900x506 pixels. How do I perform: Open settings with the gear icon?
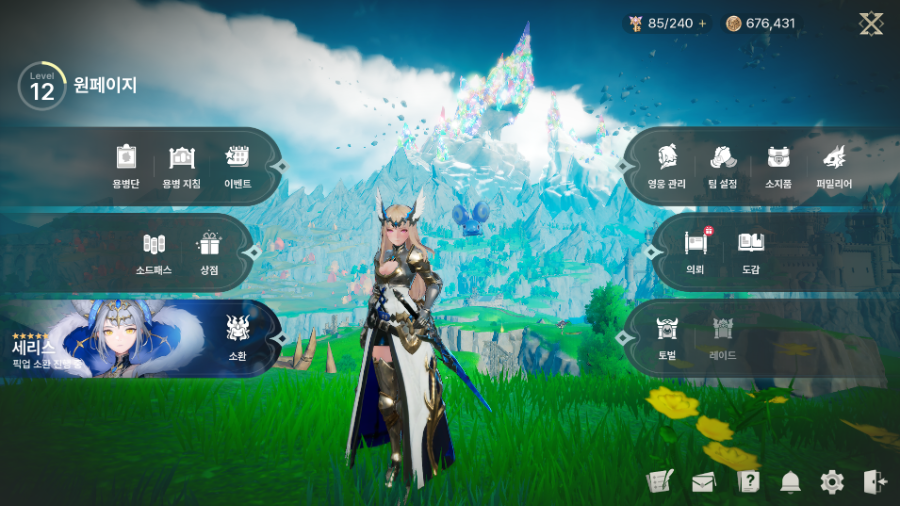coord(832,482)
